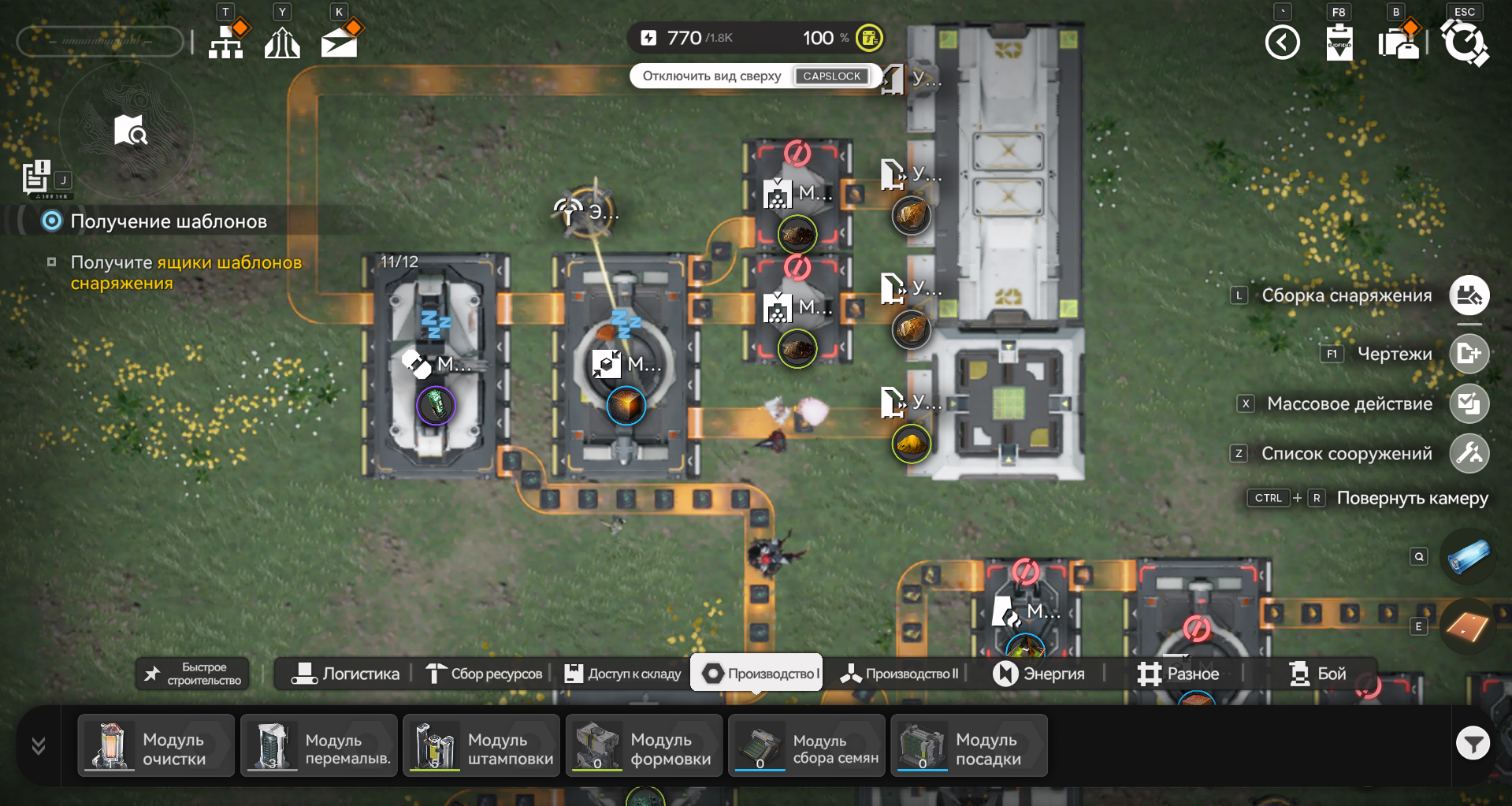Show the Энергия building category
The height and width of the screenshot is (806, 1512).
tap(1038, 674)
